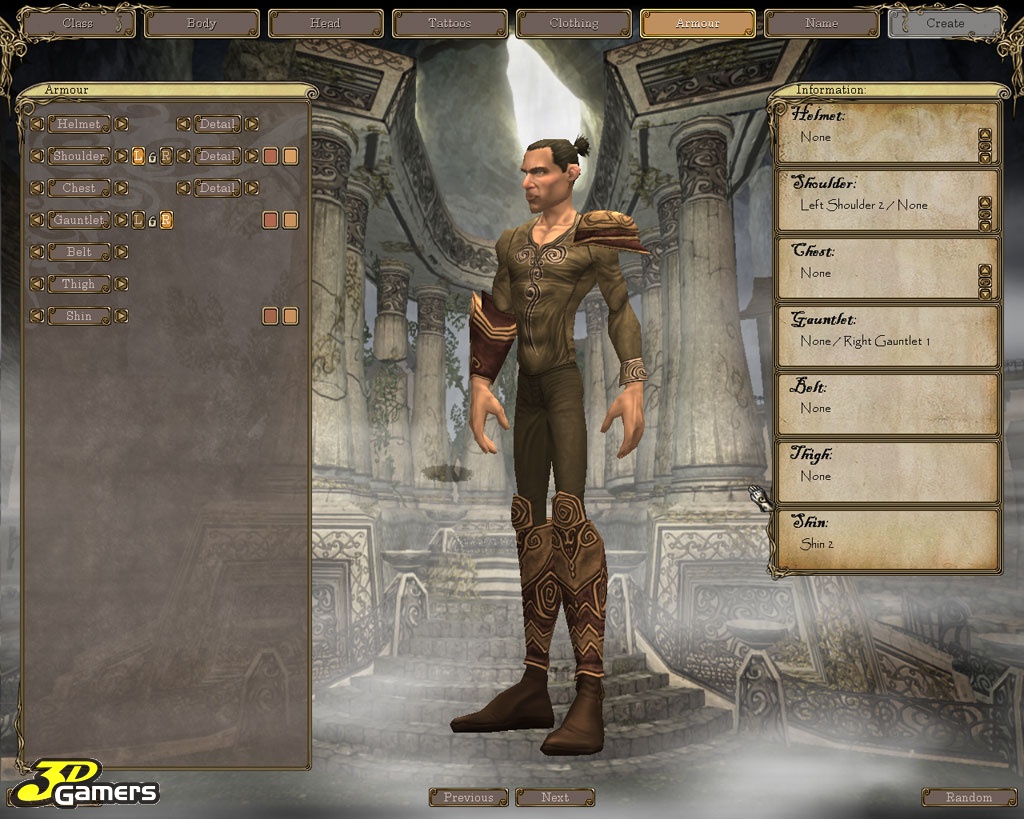This screenshot has width=1024, height=819.
Task: Open the Name tab
Action: pyautogui.click(x=822, y=23)
